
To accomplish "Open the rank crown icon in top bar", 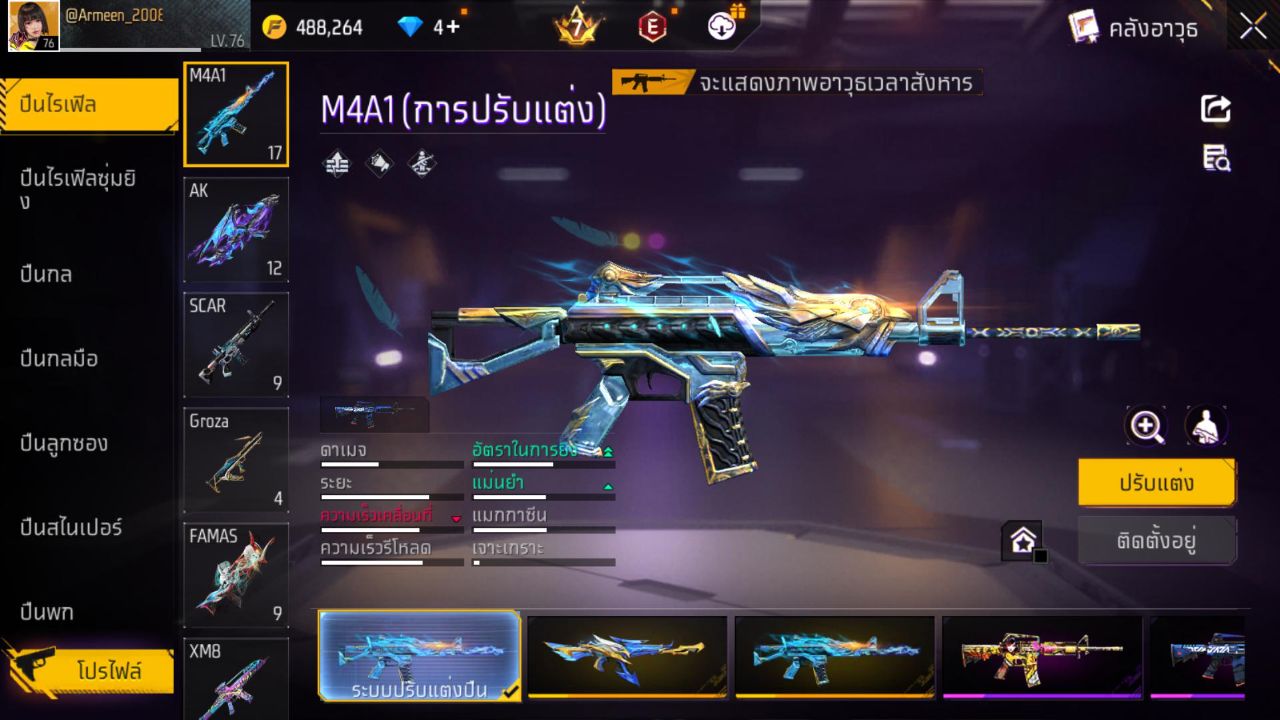I will pos(577,25).
